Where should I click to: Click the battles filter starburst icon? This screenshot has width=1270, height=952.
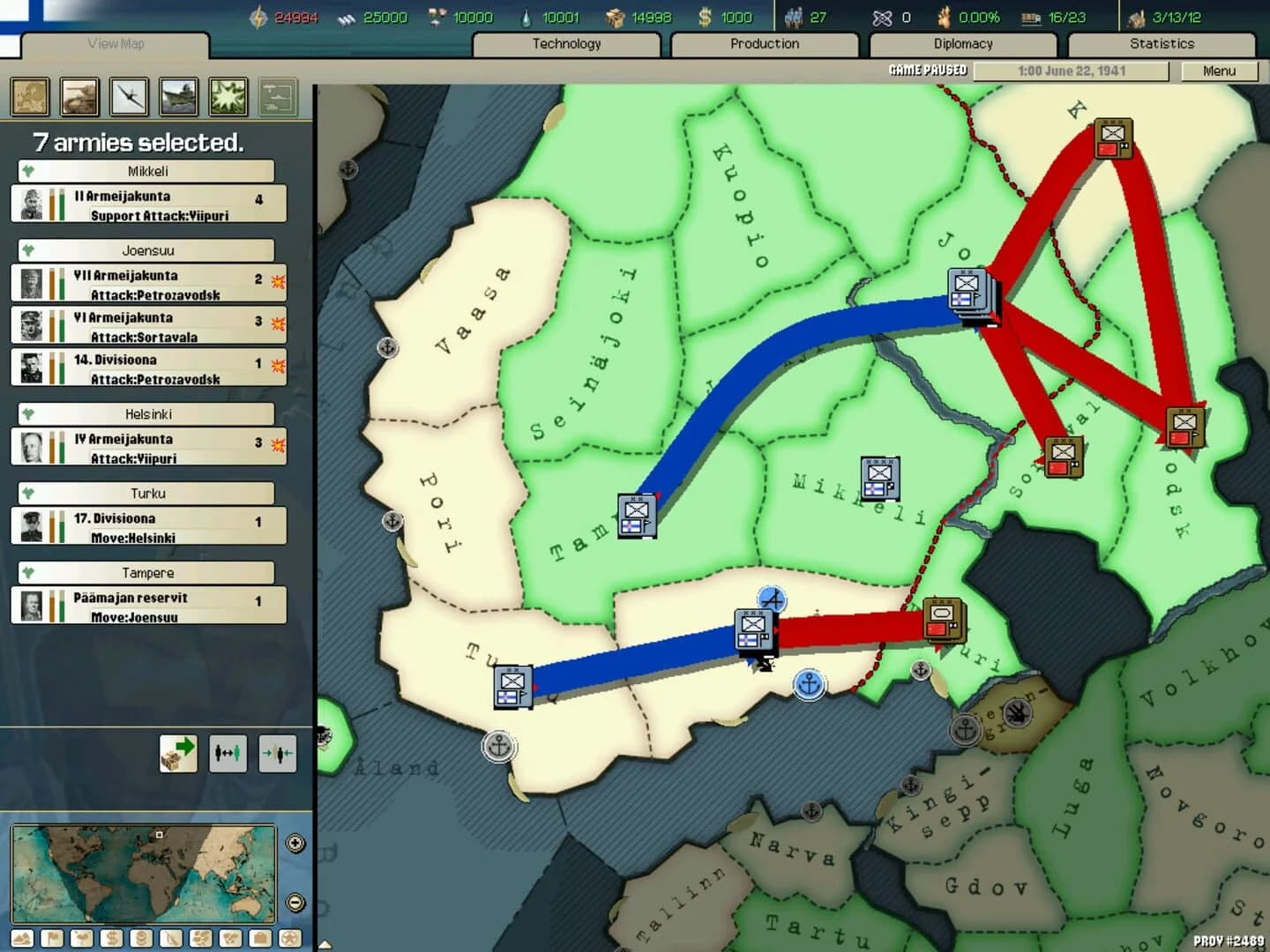(x=228, y=97)
